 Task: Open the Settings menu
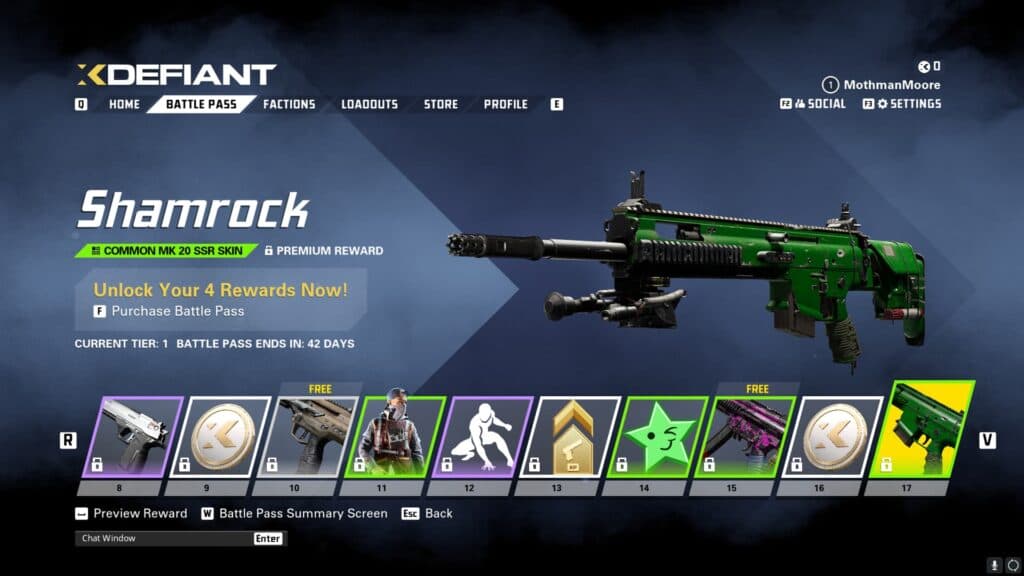click(908, 103)
